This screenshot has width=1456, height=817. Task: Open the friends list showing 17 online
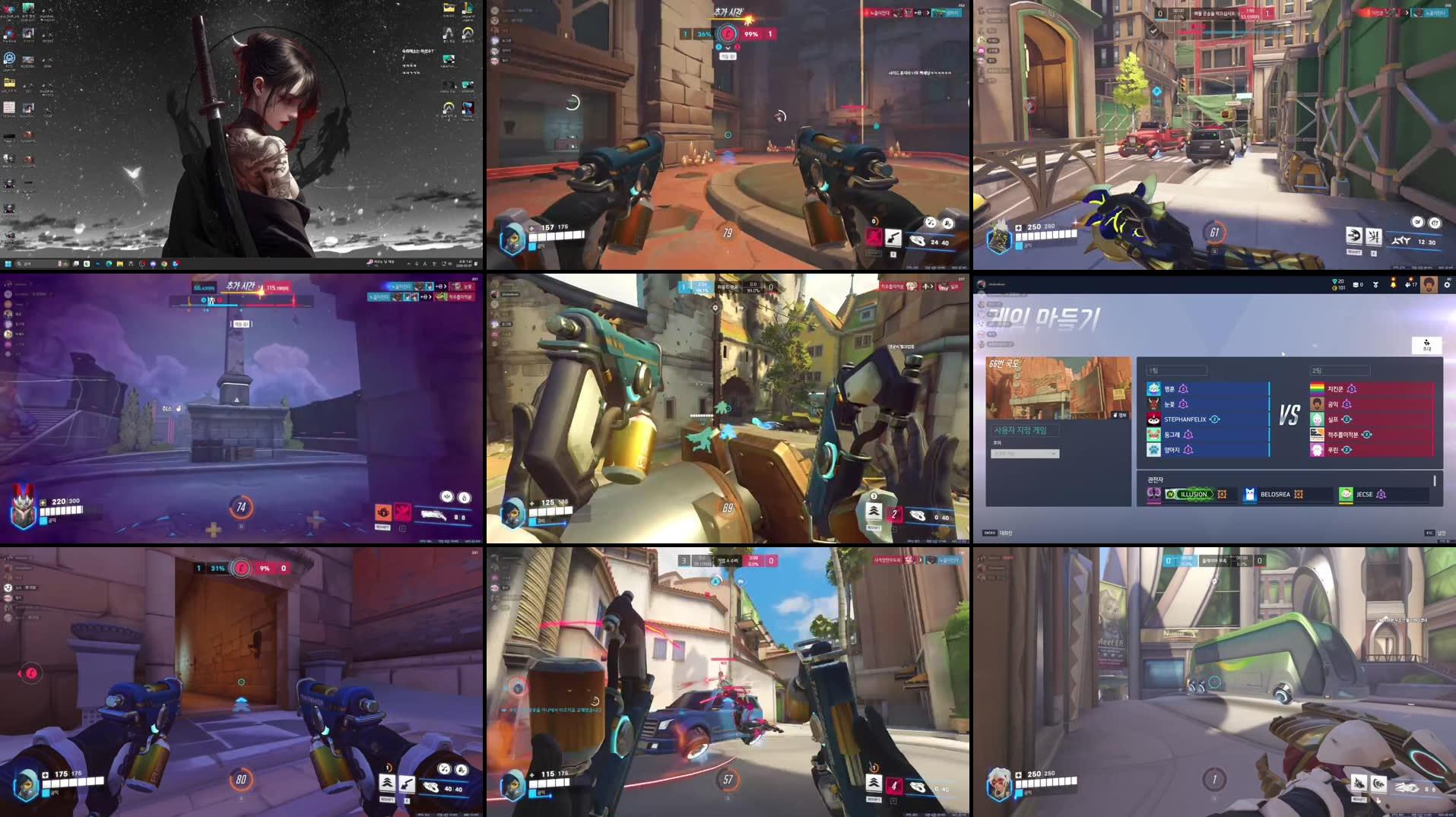(1410, 285)
